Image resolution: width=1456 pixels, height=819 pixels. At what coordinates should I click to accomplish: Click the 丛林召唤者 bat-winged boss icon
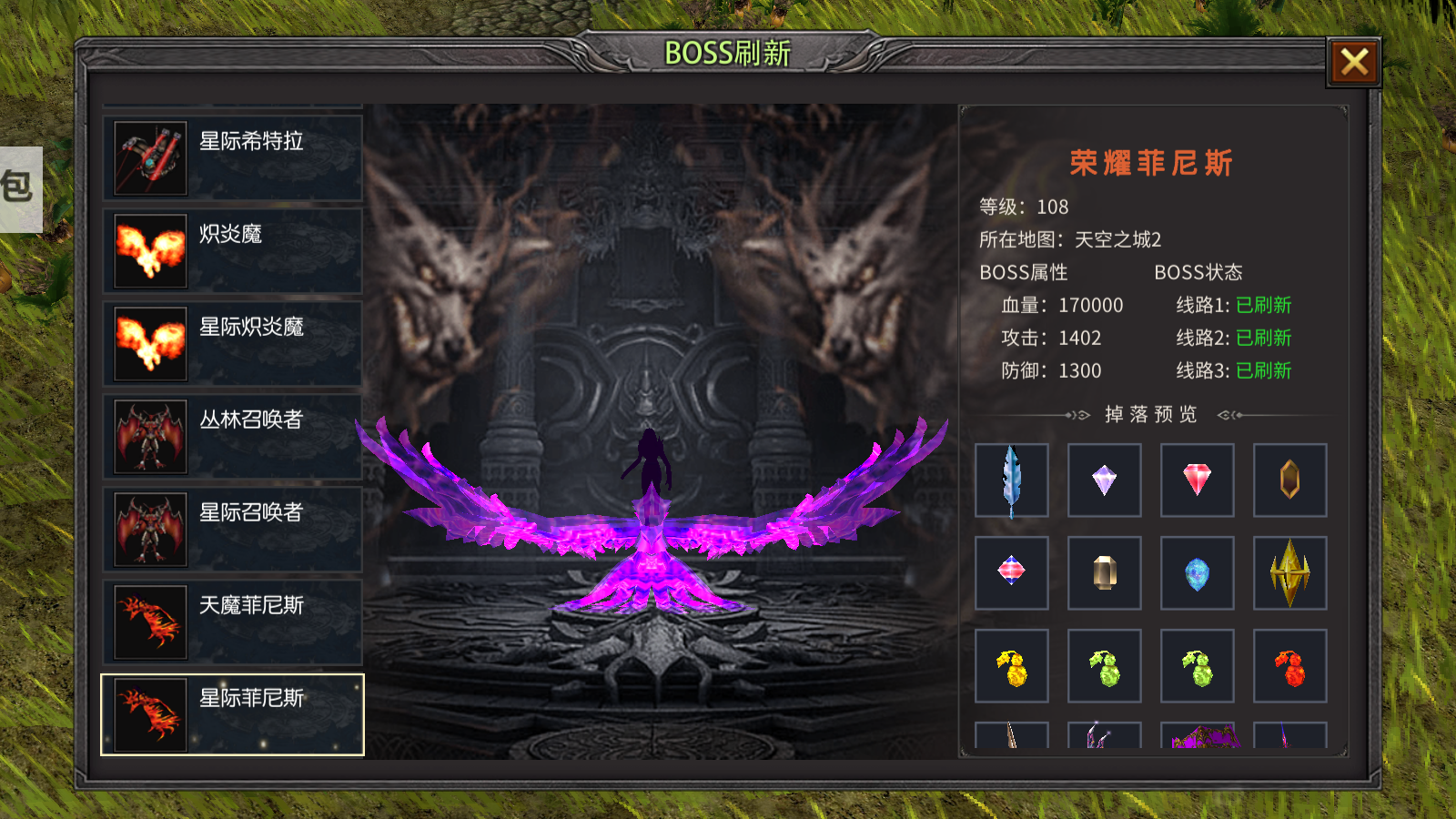(148, 435)
